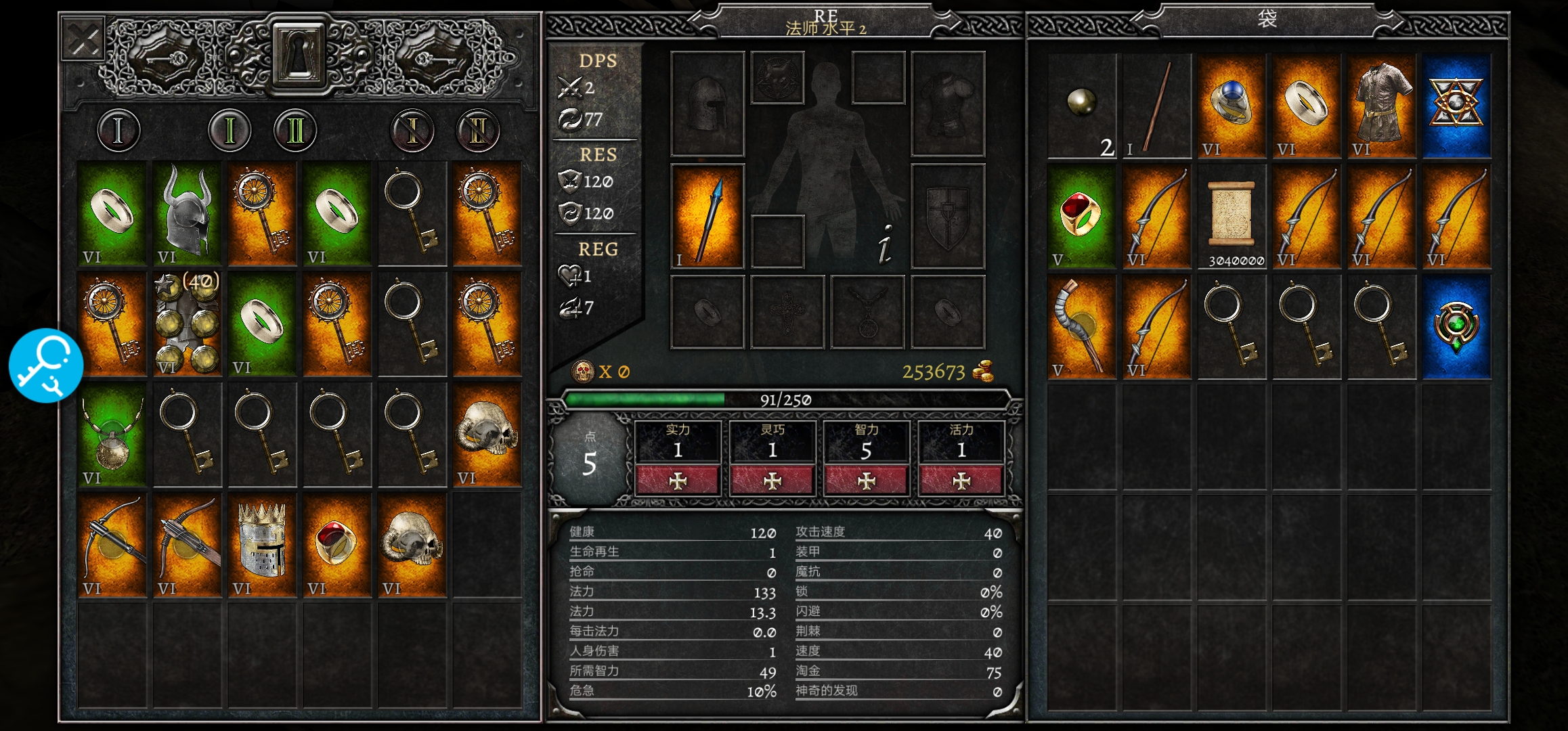
Task: Choose the leather tunic armor in bag
Action: coord(1382,105)
